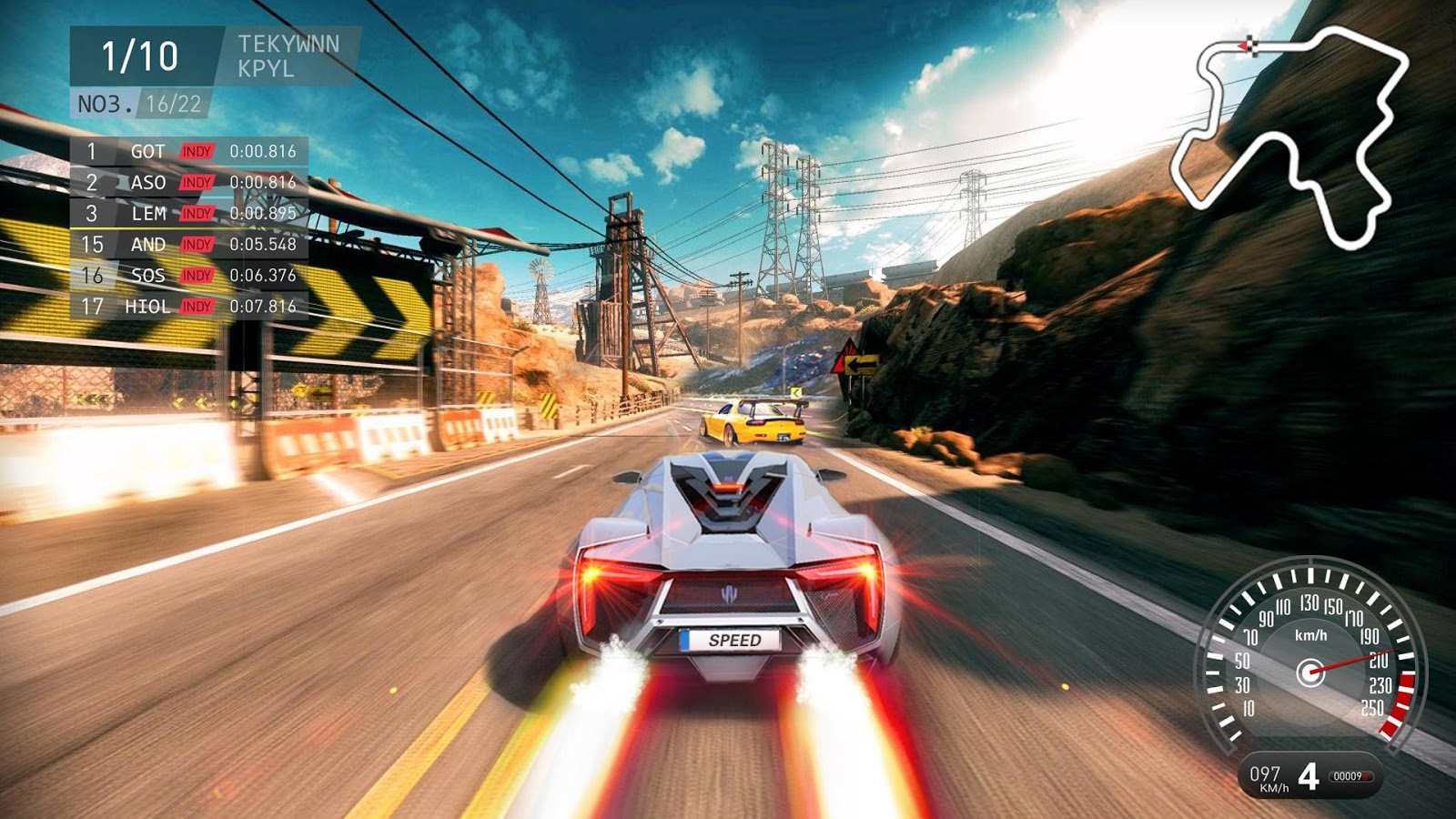Toggle the odometer readout showing 000098
Screen dimensions: 1456x819
point(1351,775)
